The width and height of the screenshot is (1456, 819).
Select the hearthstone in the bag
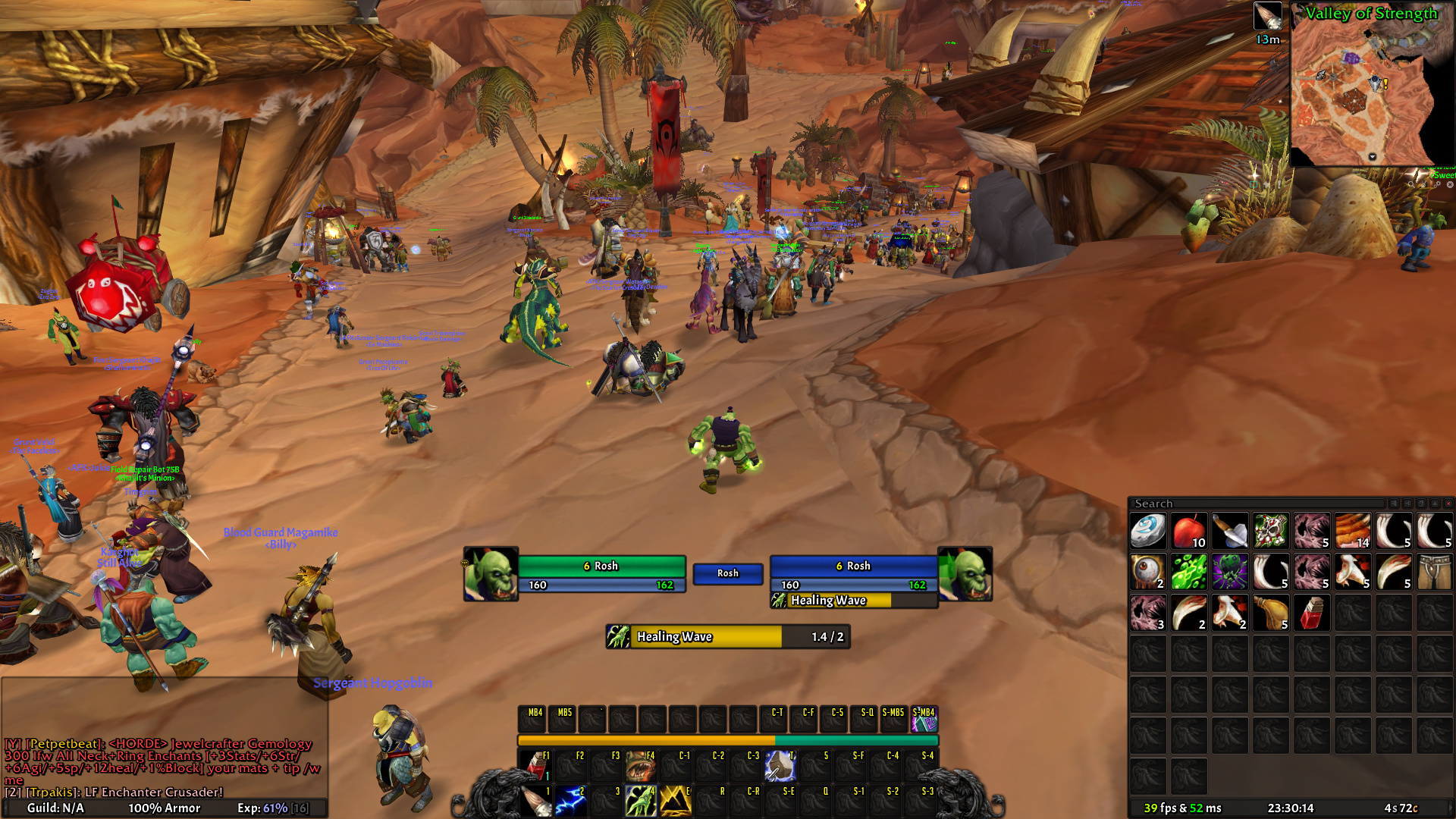coord(1148,531)
